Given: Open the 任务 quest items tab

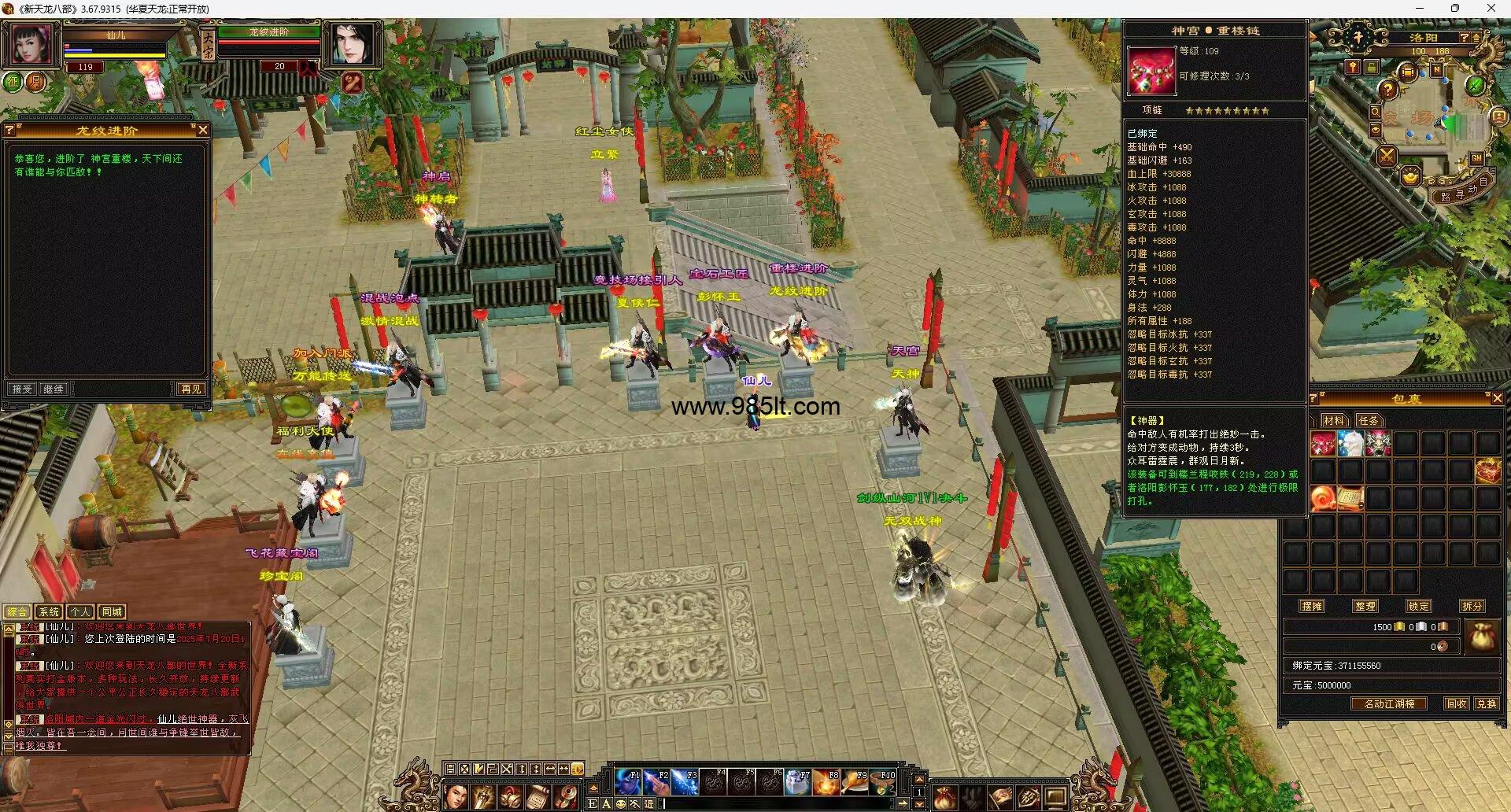Looking at the screenshot, I should click(x=1369, y=420).
